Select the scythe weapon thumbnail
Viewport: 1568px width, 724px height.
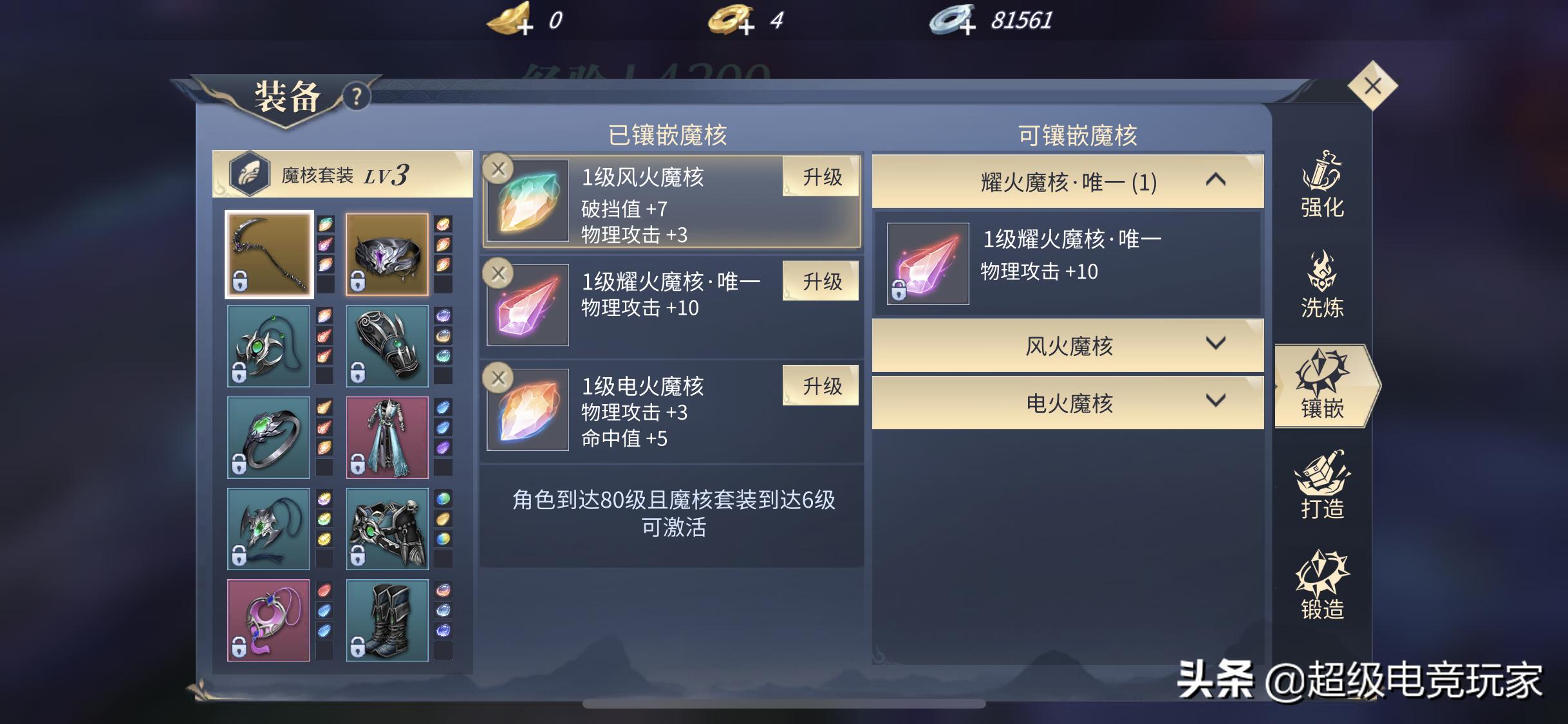click(269, 252)
